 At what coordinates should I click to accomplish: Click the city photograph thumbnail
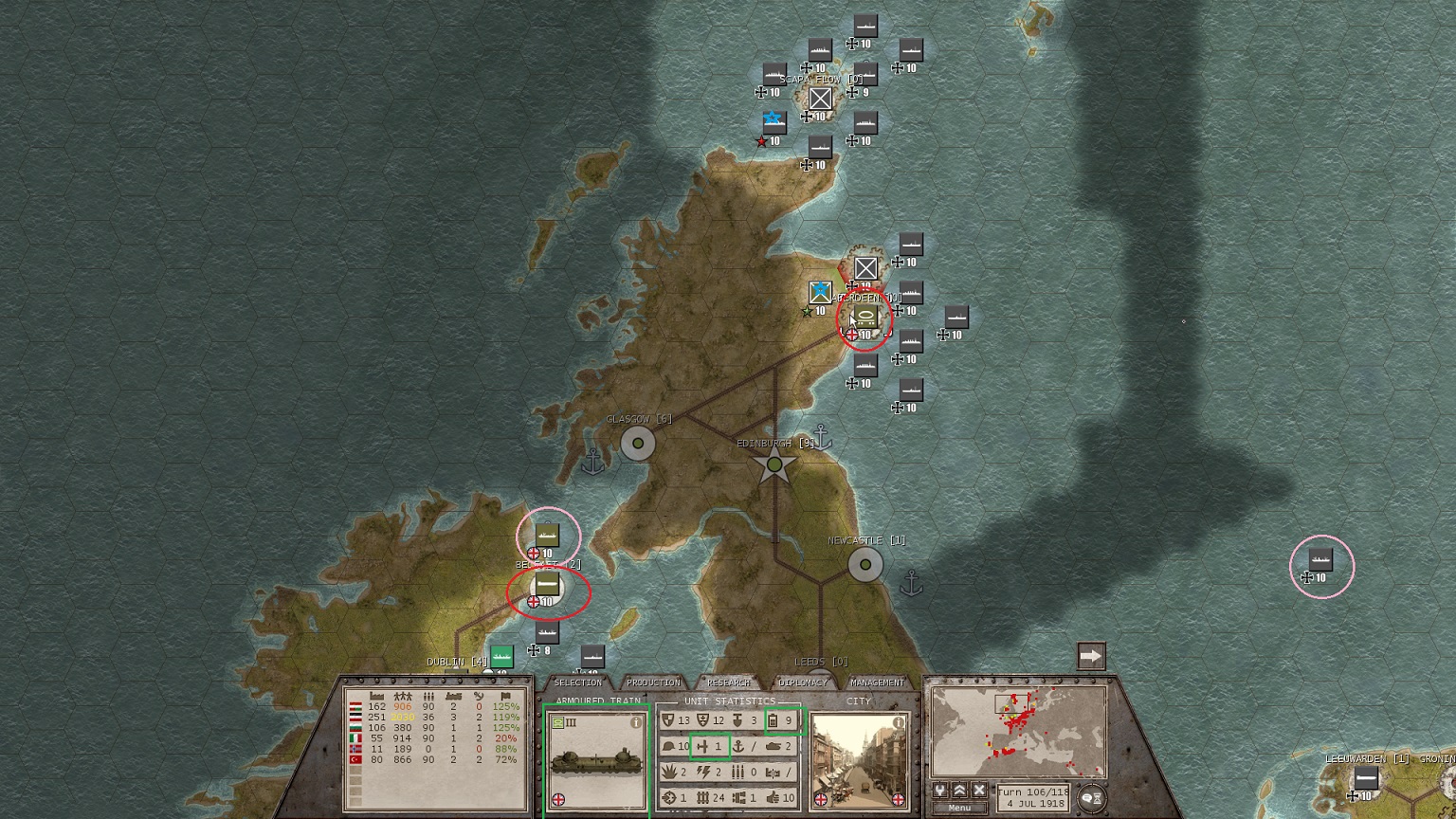point(859,760)
